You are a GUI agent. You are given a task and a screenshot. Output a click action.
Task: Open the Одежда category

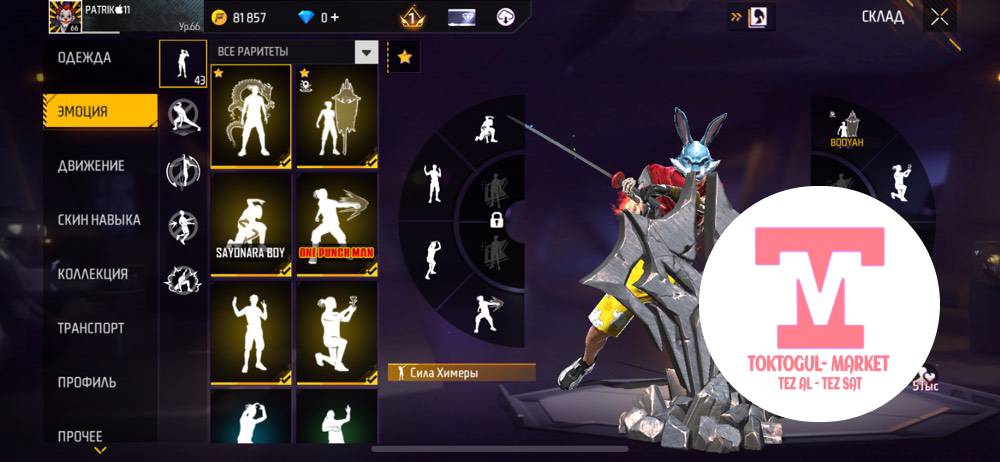click(85, 57)
